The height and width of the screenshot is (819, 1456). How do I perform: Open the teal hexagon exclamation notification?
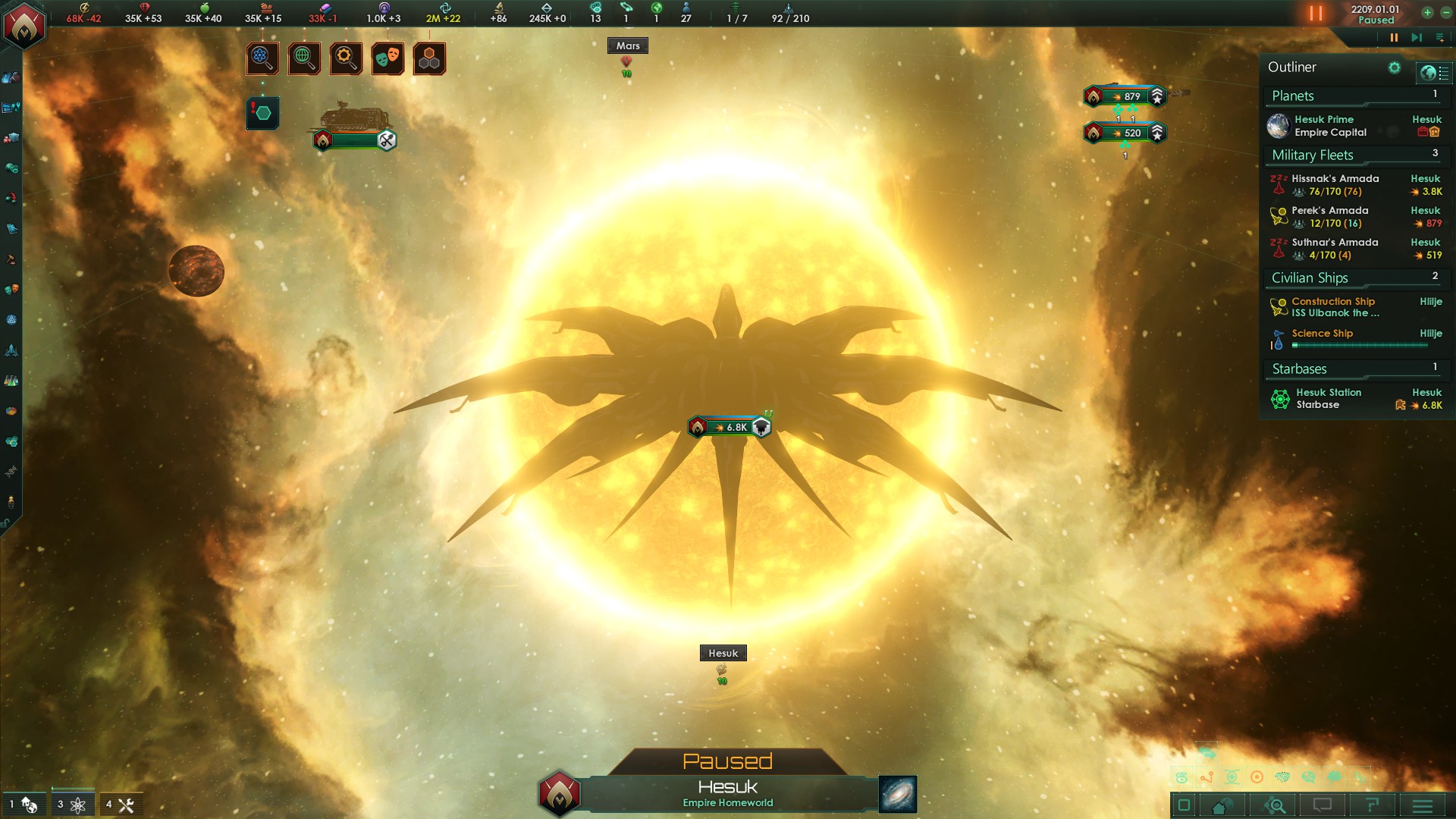click(x=262, y=113)
